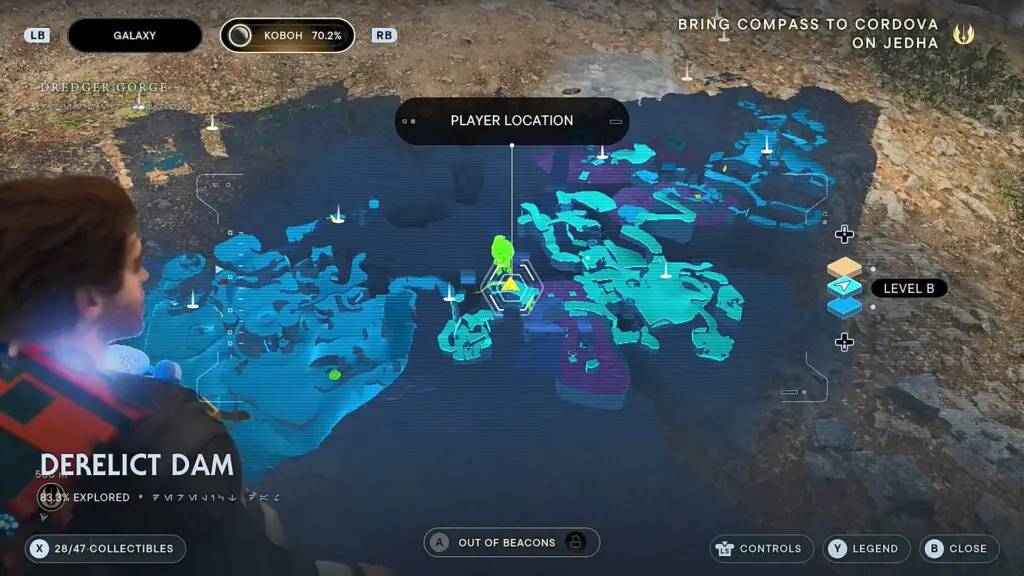Move down one map level with plus icon below layers
Screen dimensions: 1024x576
point(844,342)
